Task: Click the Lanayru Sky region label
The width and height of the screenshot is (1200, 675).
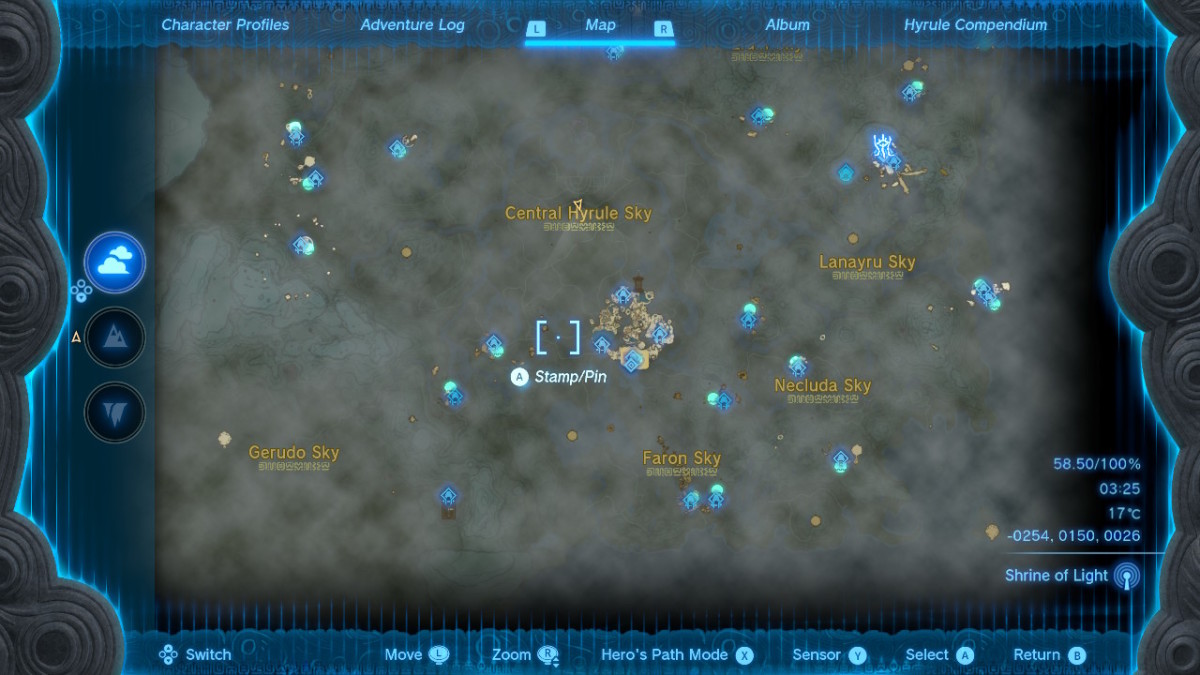Action: click(x=867, y=263)
